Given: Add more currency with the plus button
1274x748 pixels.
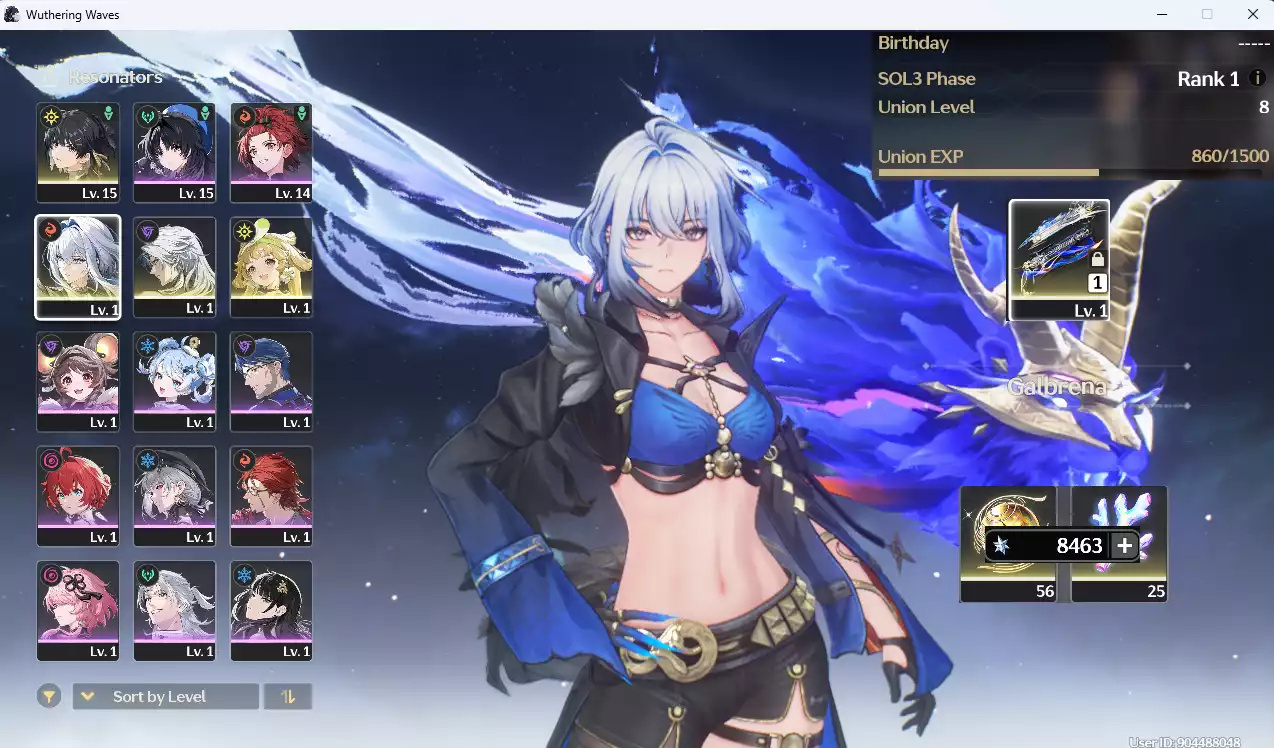Looking at the screenshot, I should pos(1125,545).
